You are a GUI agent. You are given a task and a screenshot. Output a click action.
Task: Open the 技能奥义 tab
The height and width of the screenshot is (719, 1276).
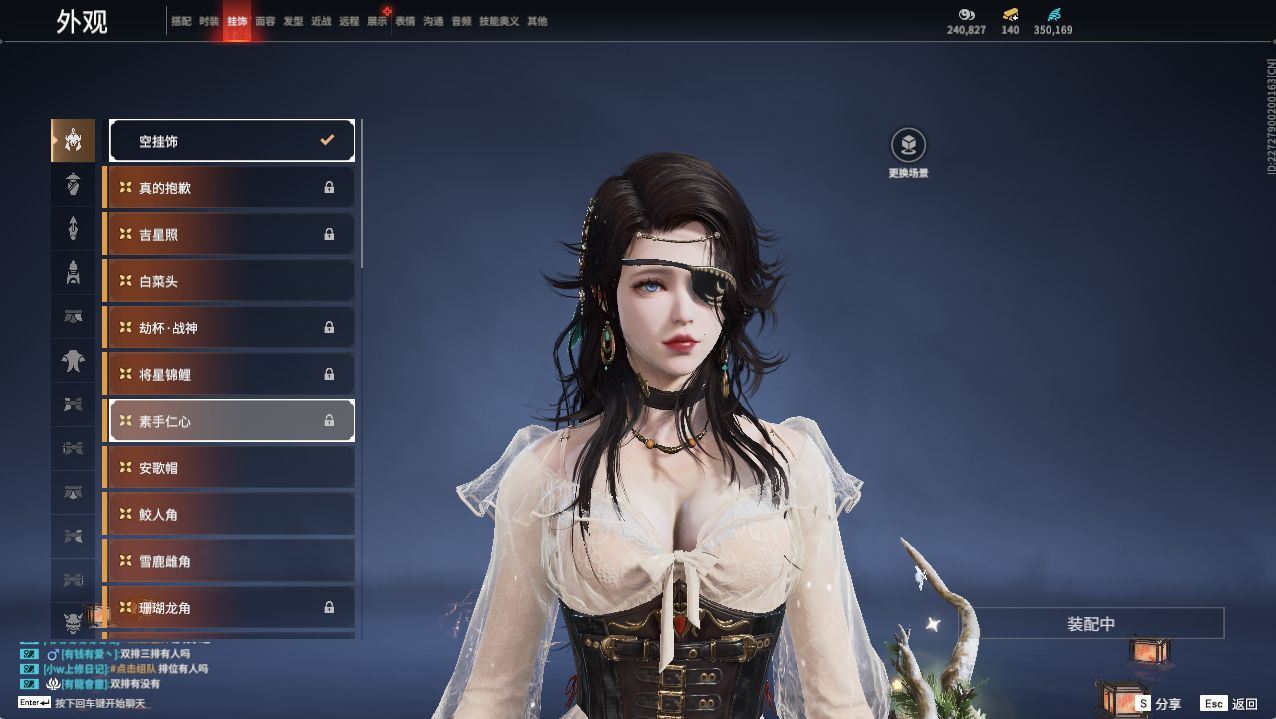(x=499, y=21)
